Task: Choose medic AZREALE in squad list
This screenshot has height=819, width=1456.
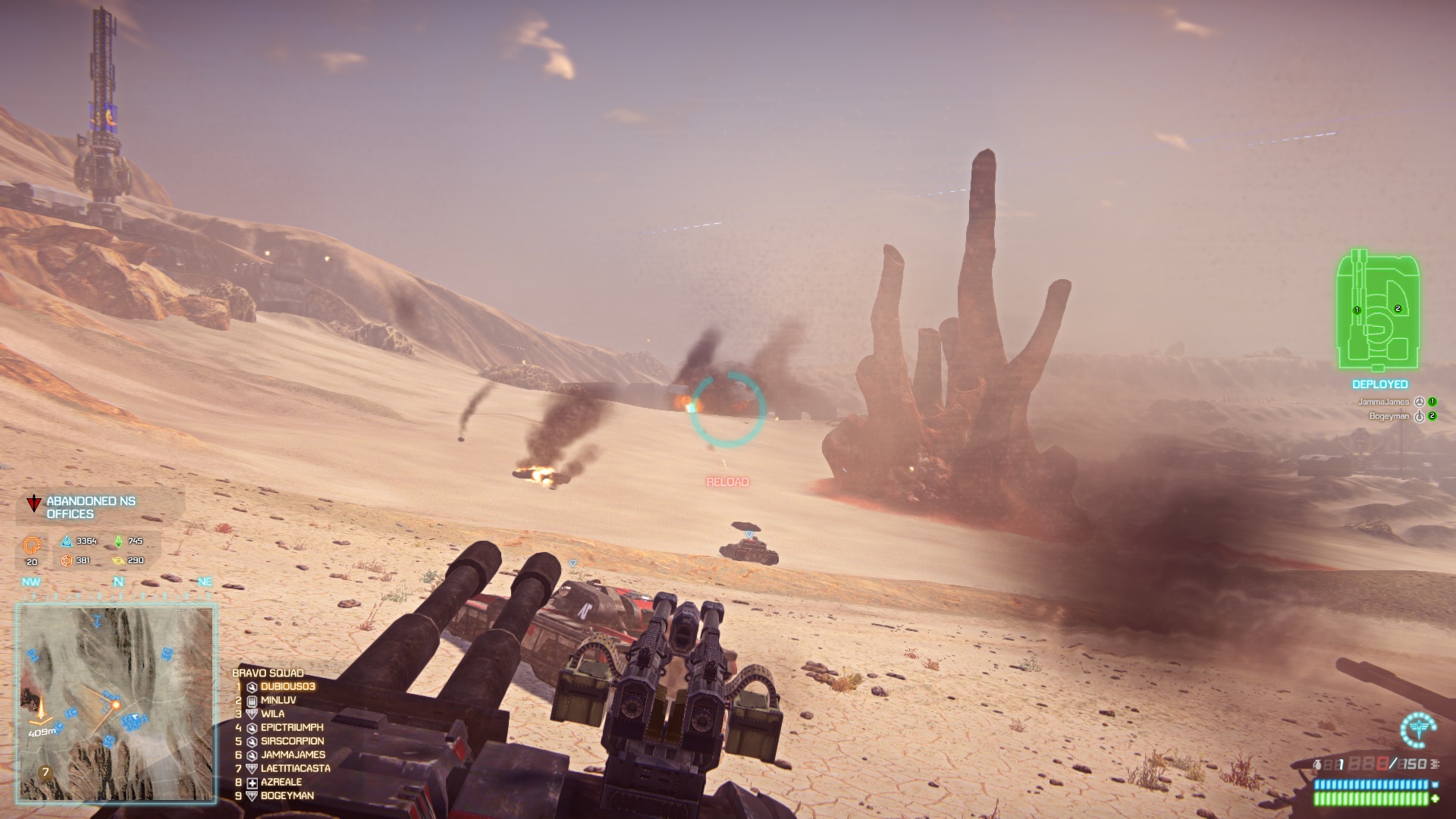Action: [x=281, y=782]
